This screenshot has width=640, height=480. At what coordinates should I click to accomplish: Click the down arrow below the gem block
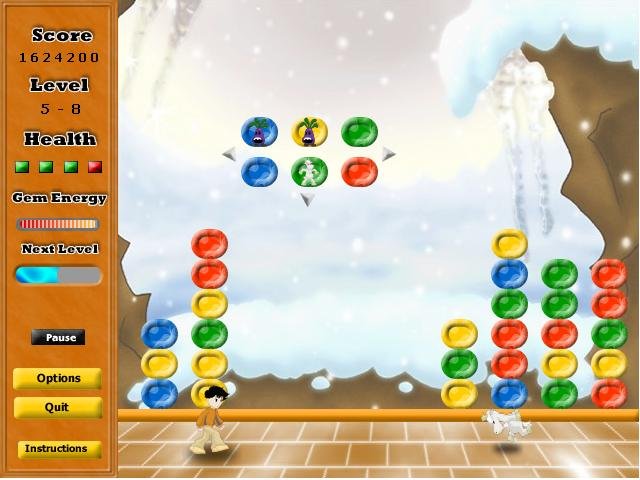click(x=308, y=199)
